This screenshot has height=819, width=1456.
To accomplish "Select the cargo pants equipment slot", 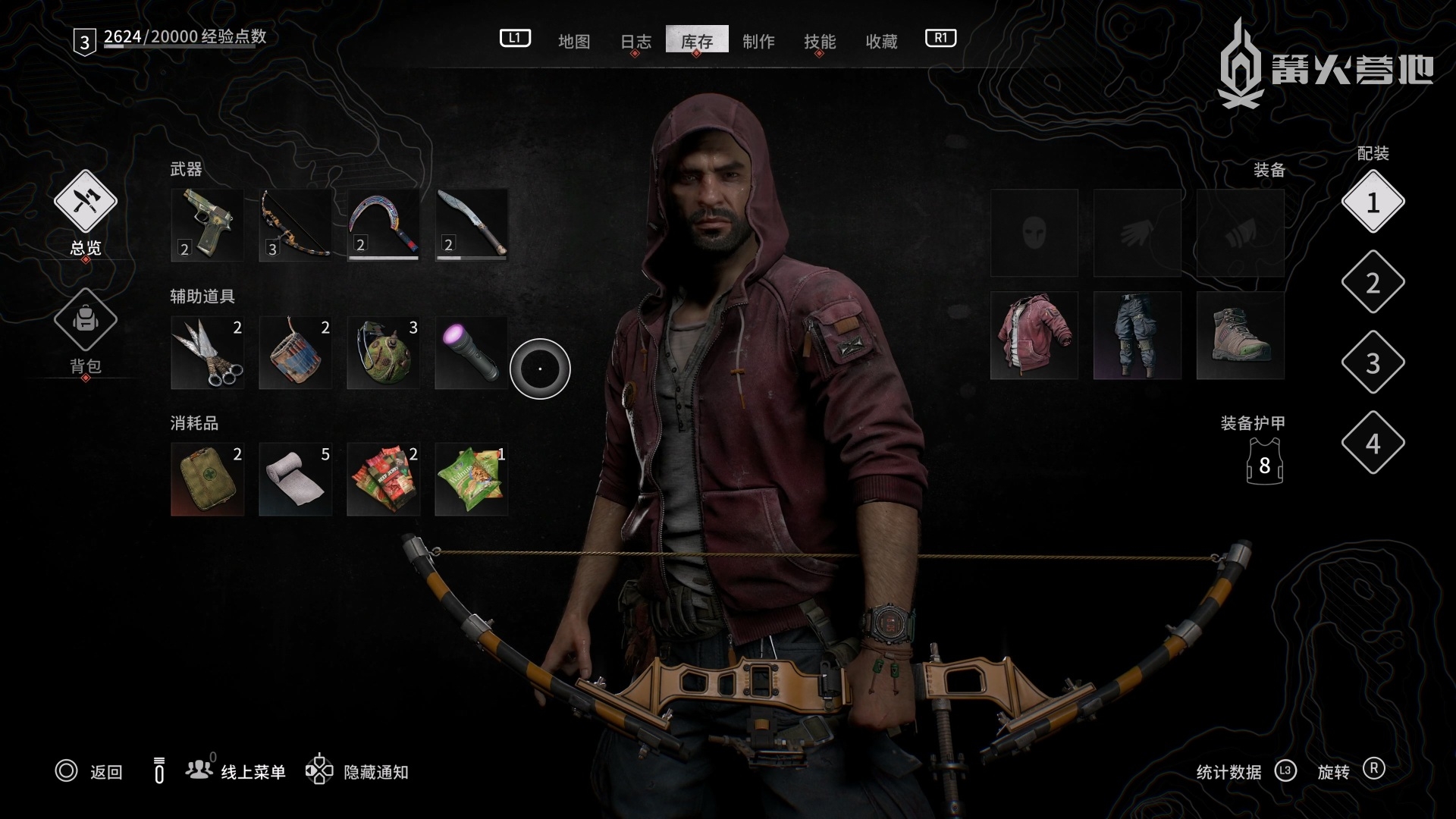I will click(1137, 335).
